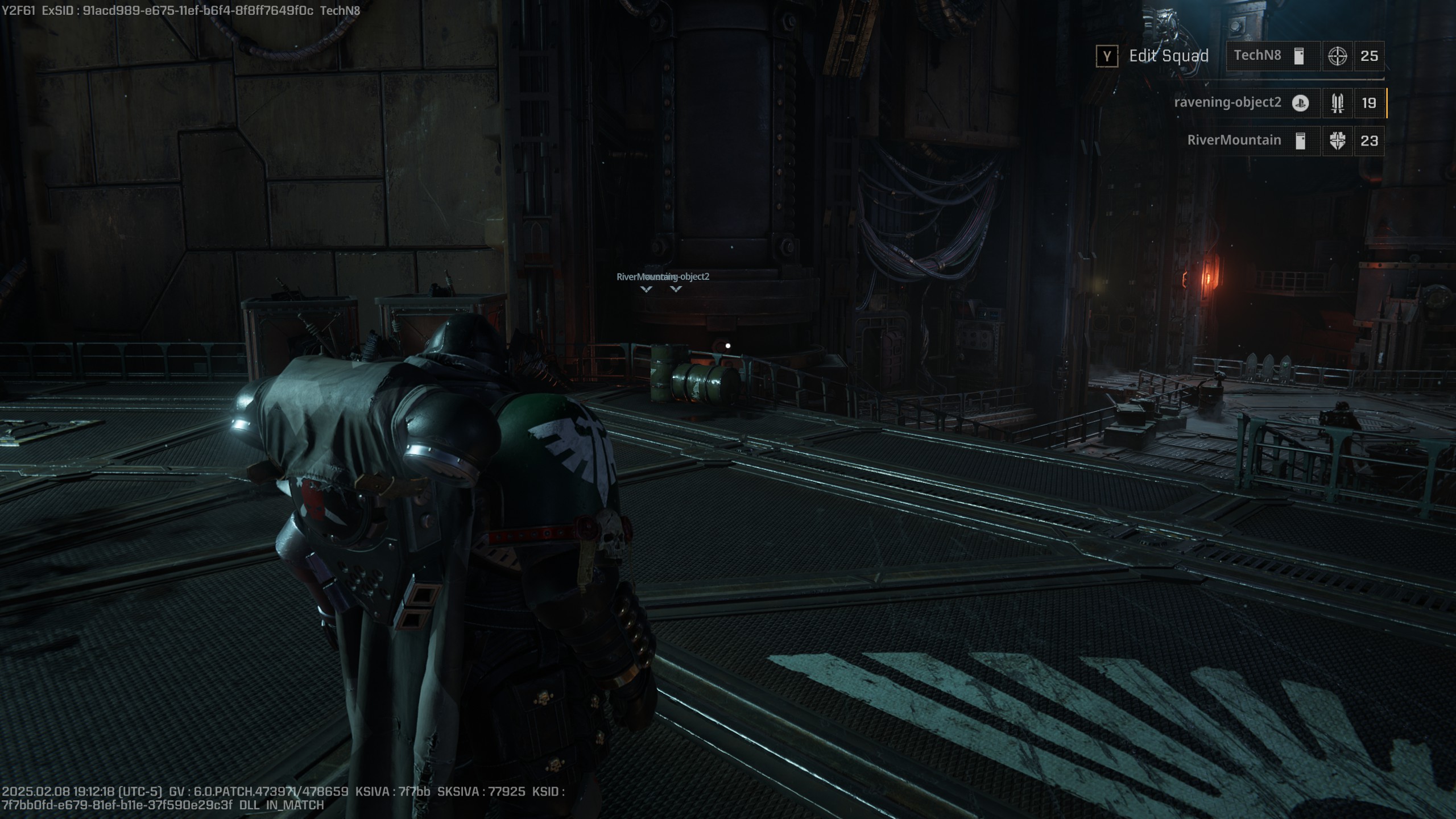Click the PC platform icon beside TechN8
The image size is (1456, 819).
(x=1298, y=56)
